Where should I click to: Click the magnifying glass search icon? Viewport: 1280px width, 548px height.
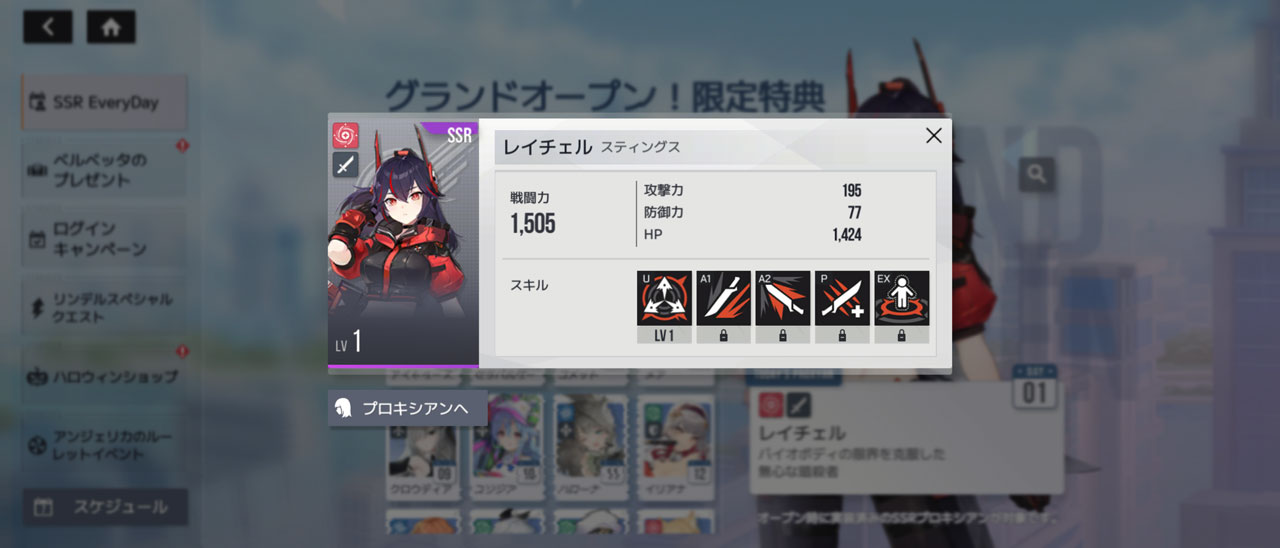[x=1037, y=175]
